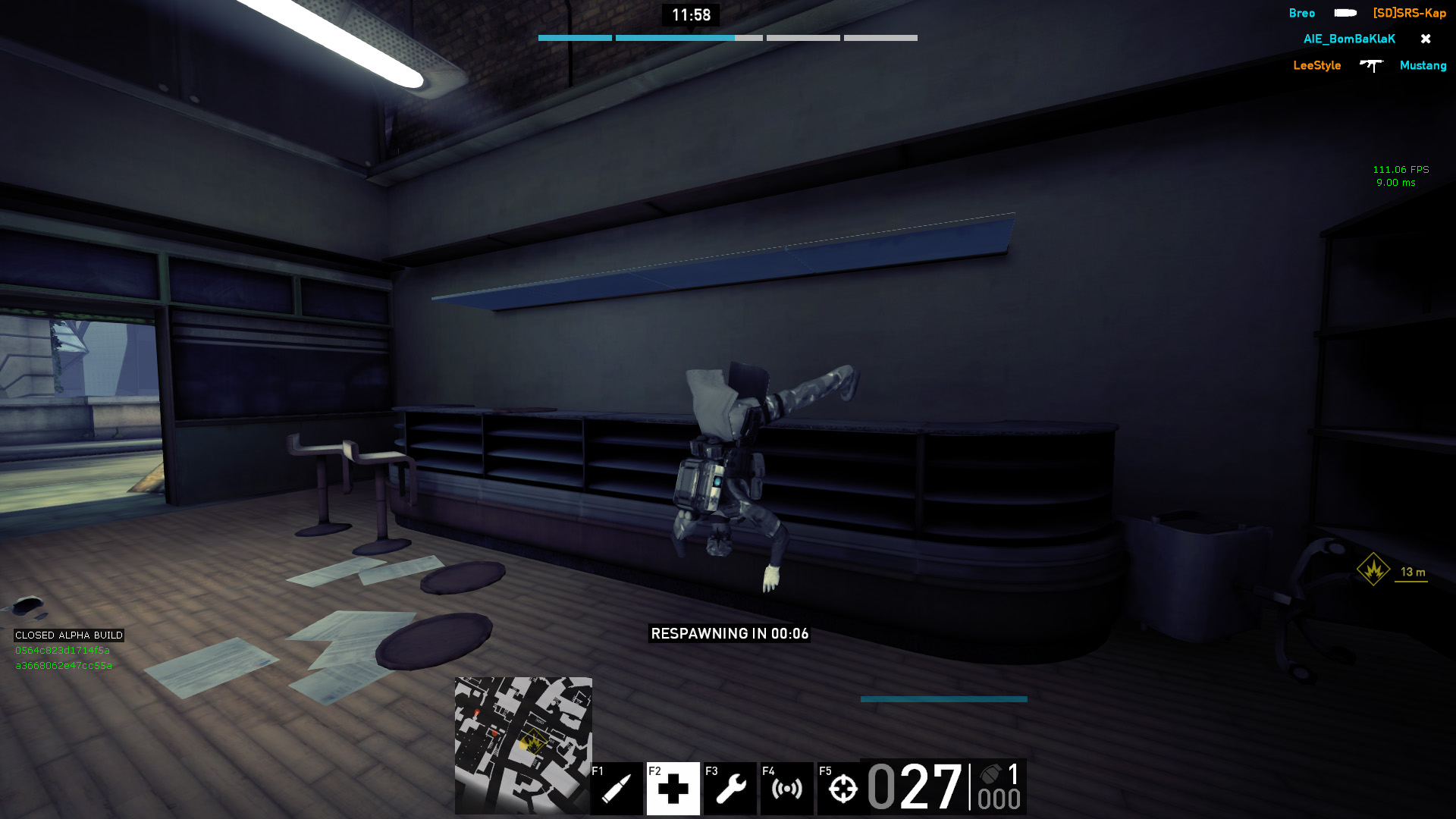Select the grenade count icon
The image size is (1456, 819).
990,774
